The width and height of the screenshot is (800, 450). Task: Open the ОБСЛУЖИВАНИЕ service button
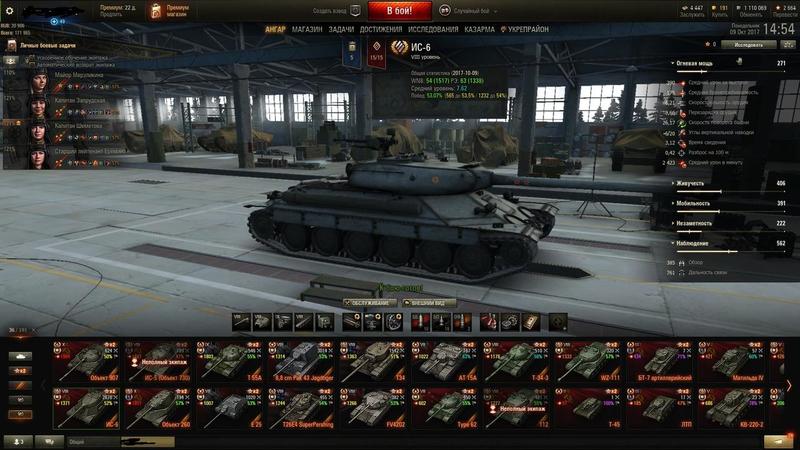369,302
